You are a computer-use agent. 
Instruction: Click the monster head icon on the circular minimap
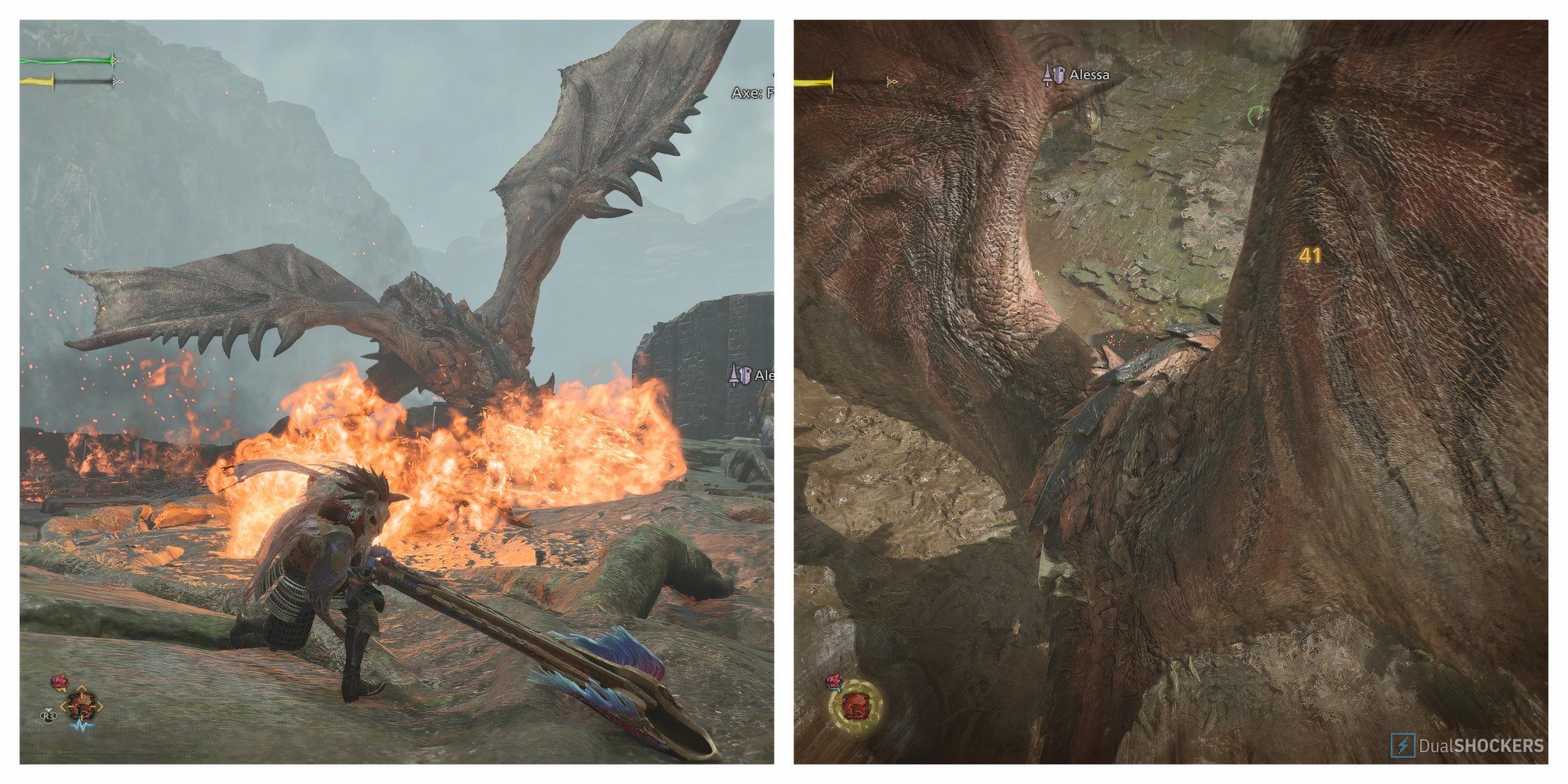coord(856,706)
